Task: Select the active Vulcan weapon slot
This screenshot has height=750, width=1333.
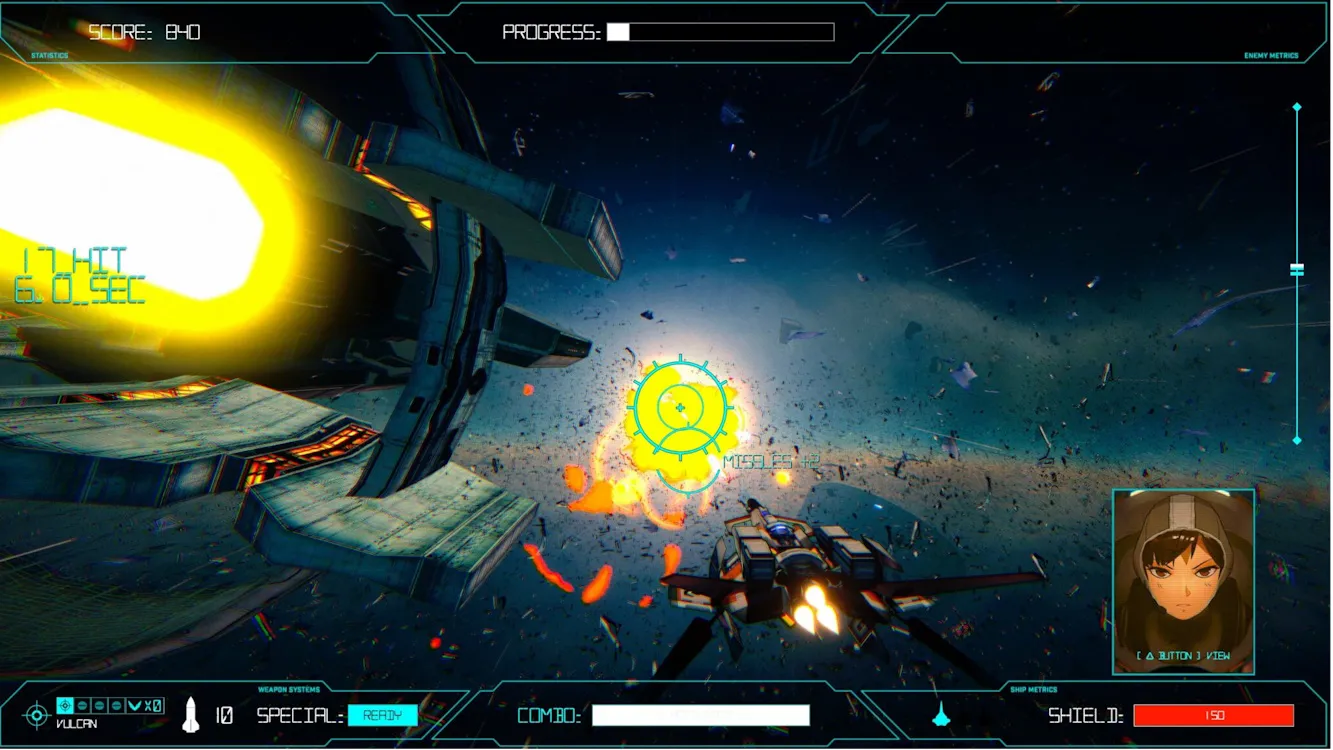Action: (65, 705)
